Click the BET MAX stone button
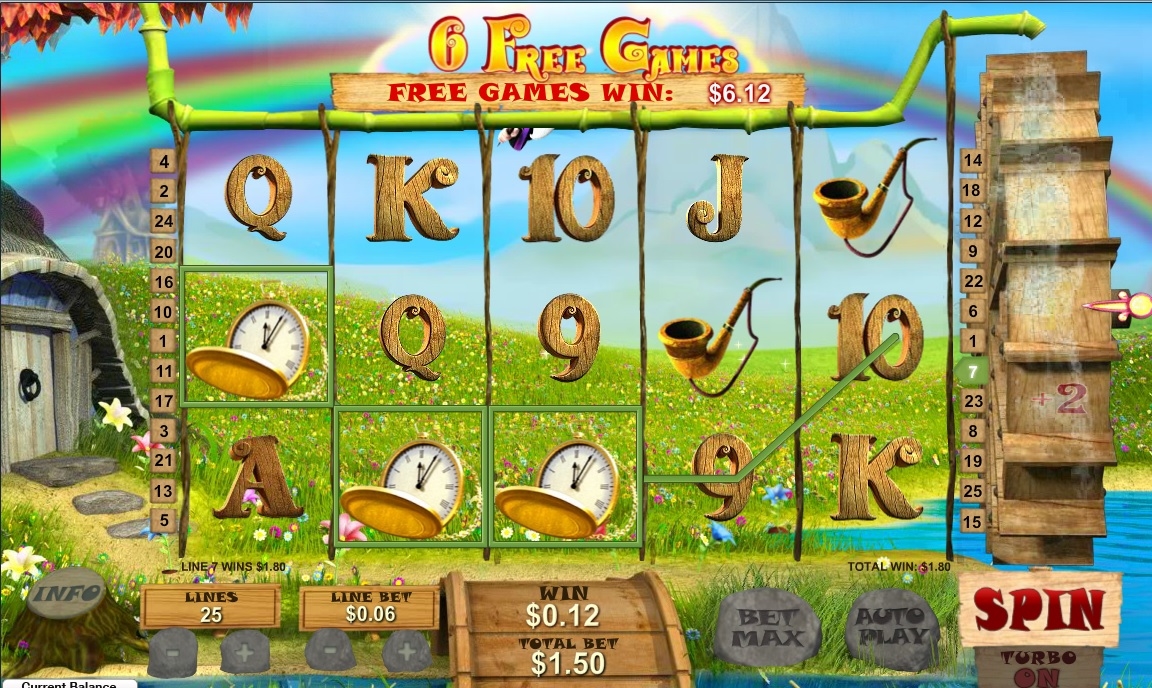Screen dimensions: 1152x688 770,628
